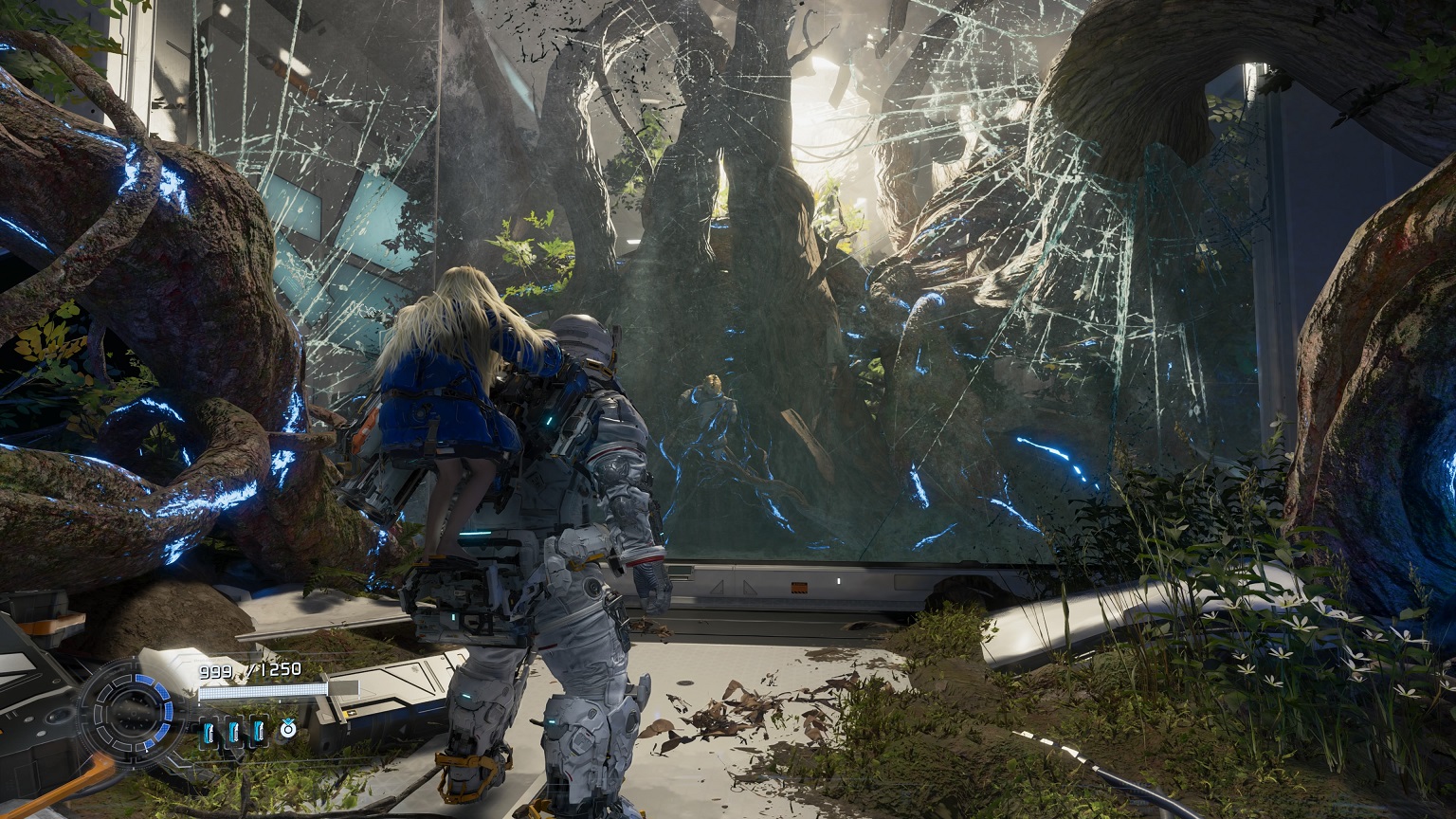Click the triangular arrow marks on the metal base rail

735,586
